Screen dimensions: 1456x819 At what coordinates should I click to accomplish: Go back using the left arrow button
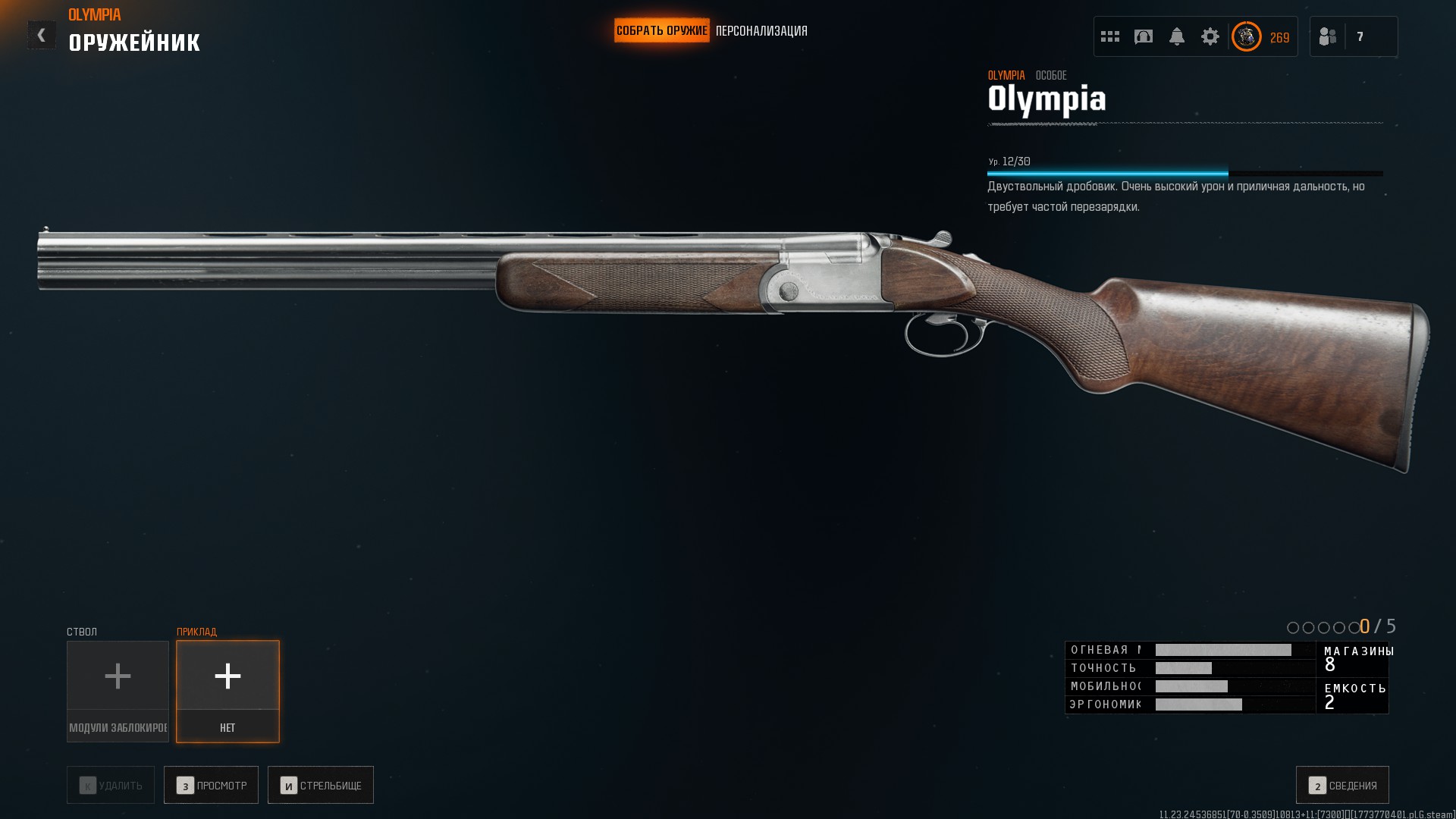click(x=42, y=35)
